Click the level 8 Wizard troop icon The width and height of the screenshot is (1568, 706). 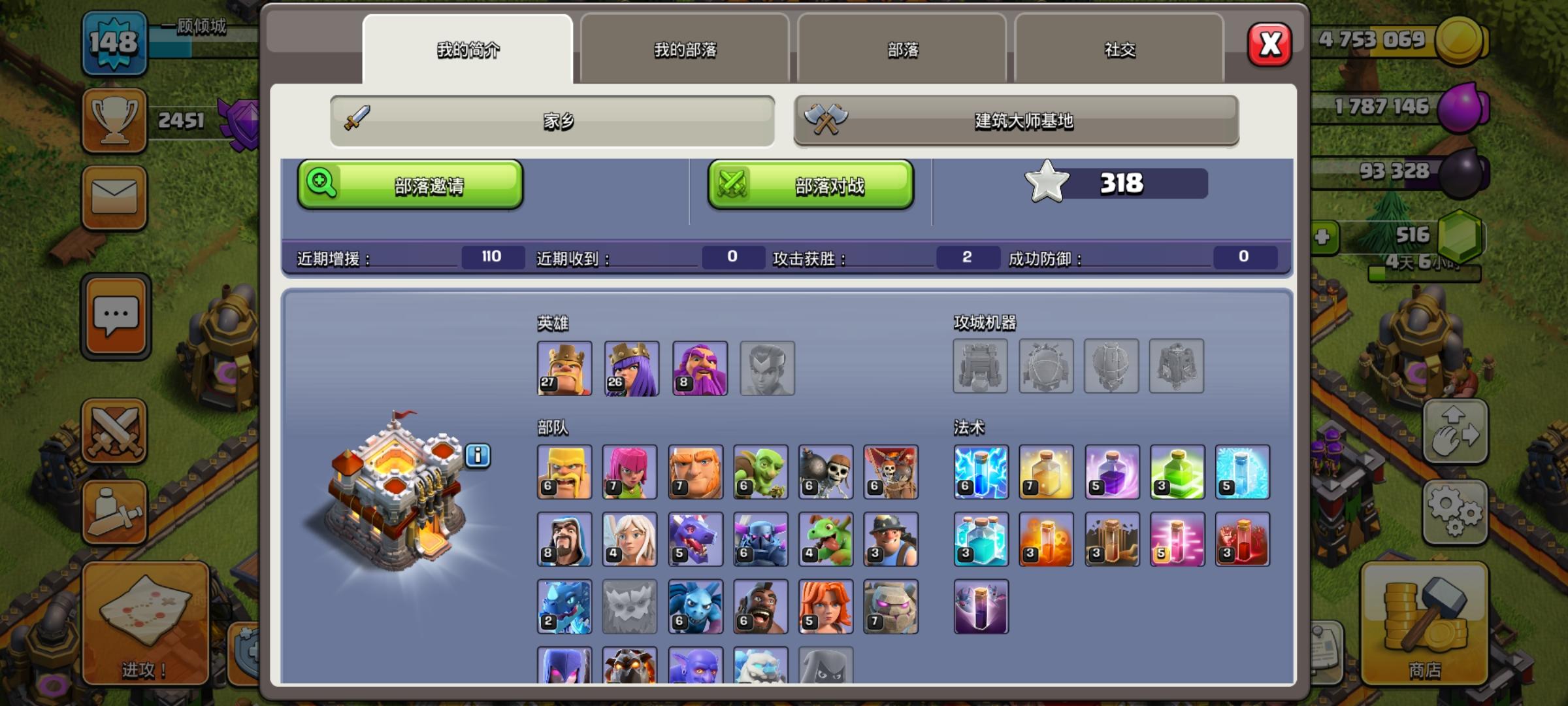(x=564, y=539)
